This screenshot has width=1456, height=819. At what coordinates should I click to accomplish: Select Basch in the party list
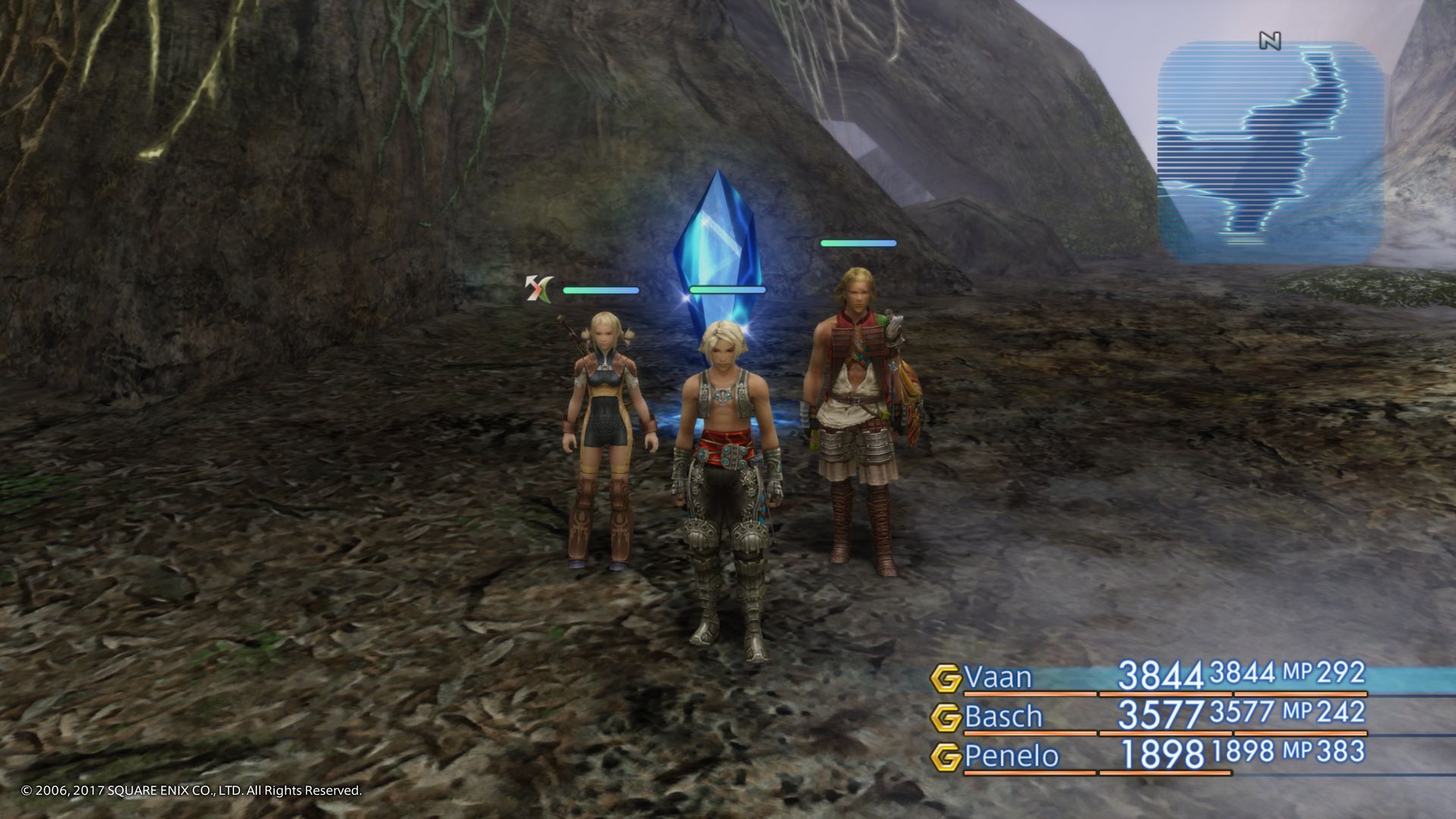coord(1003,717)
